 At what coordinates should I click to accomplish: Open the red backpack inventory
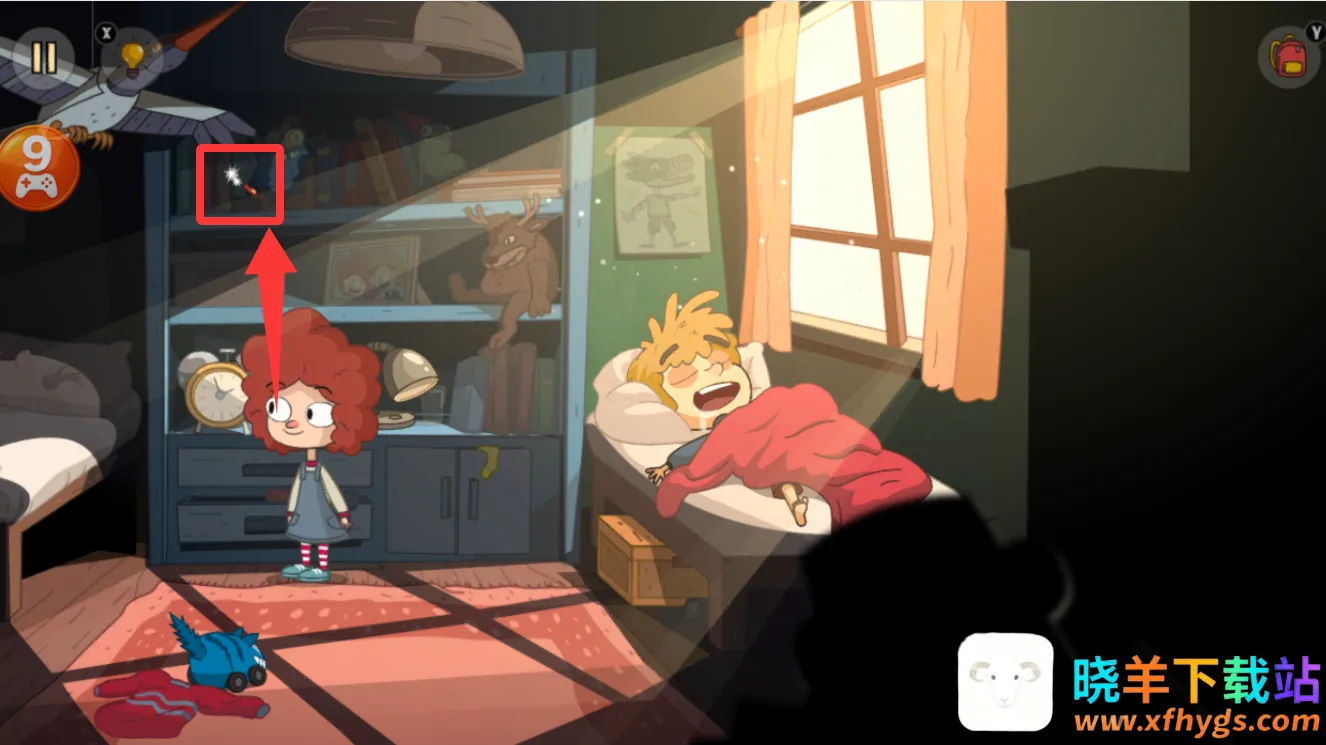pyautogui.click(x=1289, y=56)
